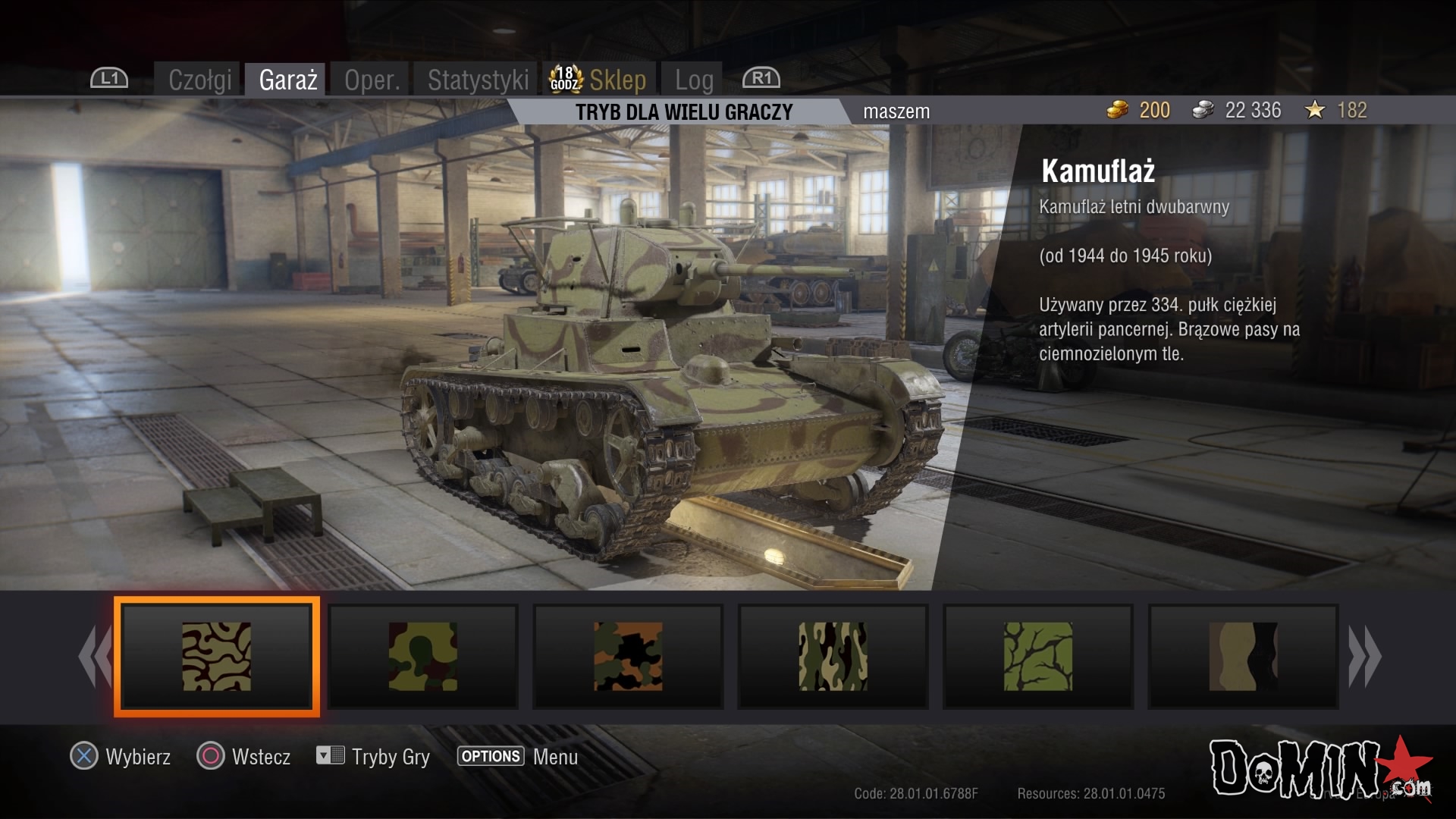Open the Sklep store tab
This screenshot has height=819, width=1456.
coord(617,80)
